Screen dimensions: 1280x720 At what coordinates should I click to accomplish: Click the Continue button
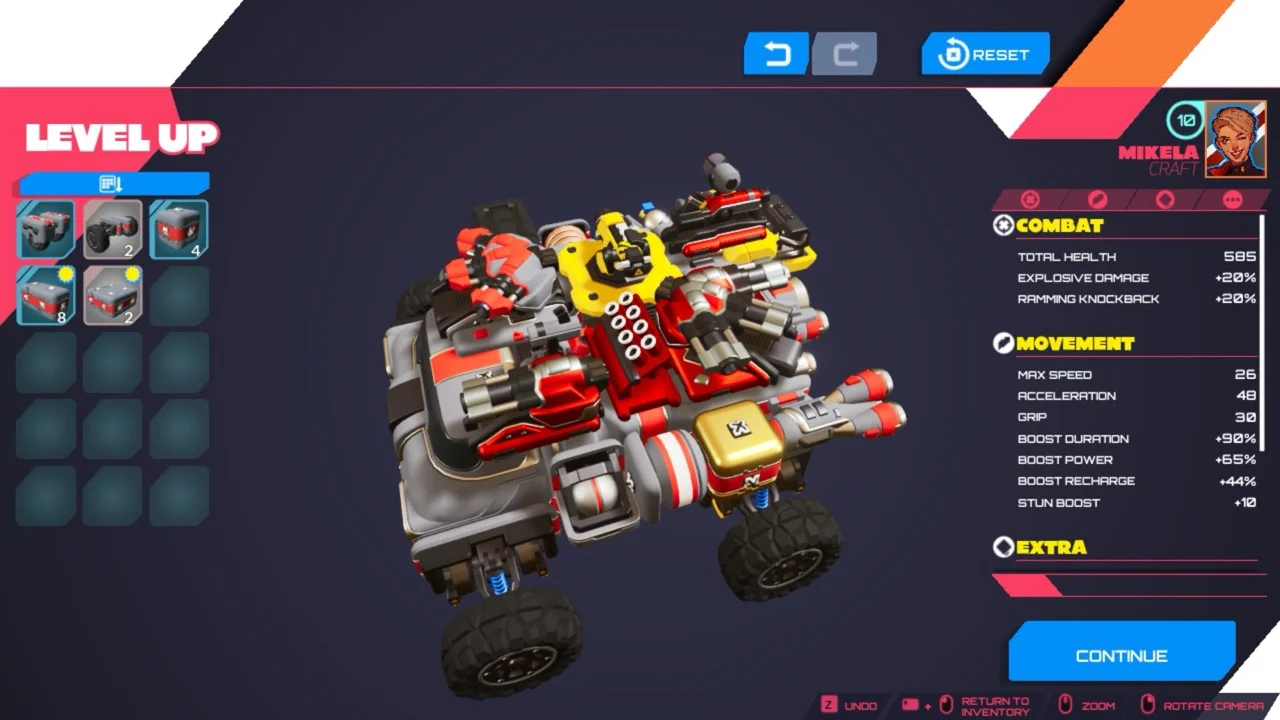(x=1121, y=655)
